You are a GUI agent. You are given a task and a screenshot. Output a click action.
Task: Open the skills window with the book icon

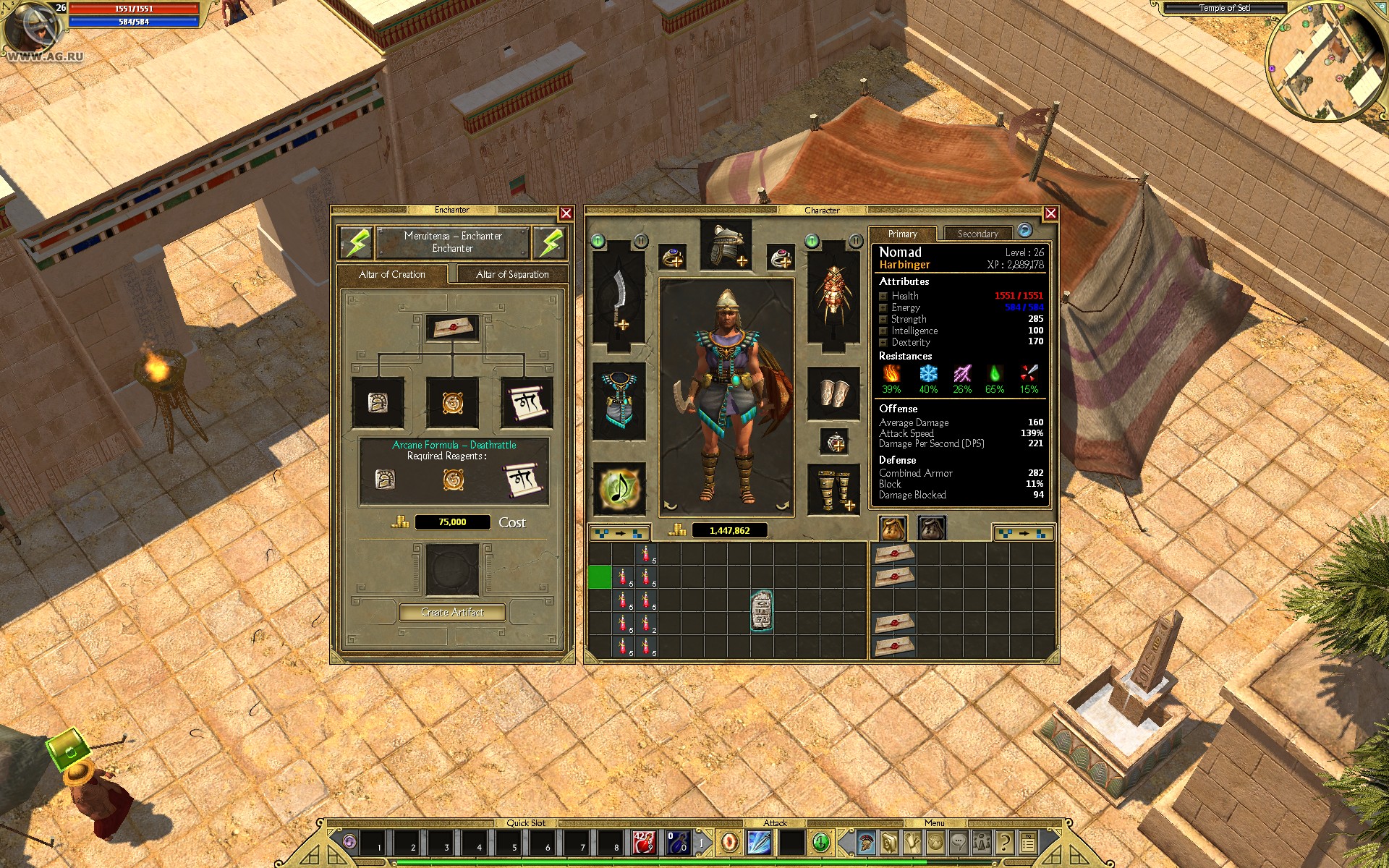click(x=888, y=843)
